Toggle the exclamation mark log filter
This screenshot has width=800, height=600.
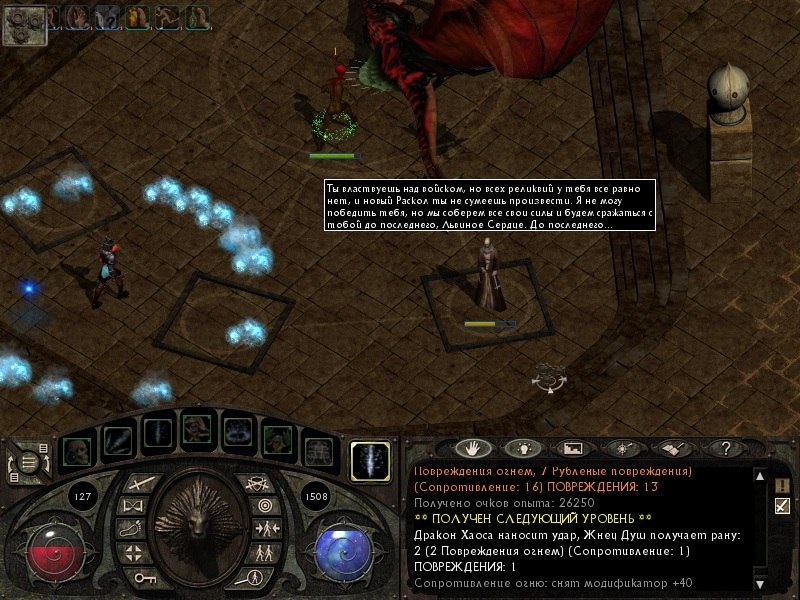tap(782, 486)
